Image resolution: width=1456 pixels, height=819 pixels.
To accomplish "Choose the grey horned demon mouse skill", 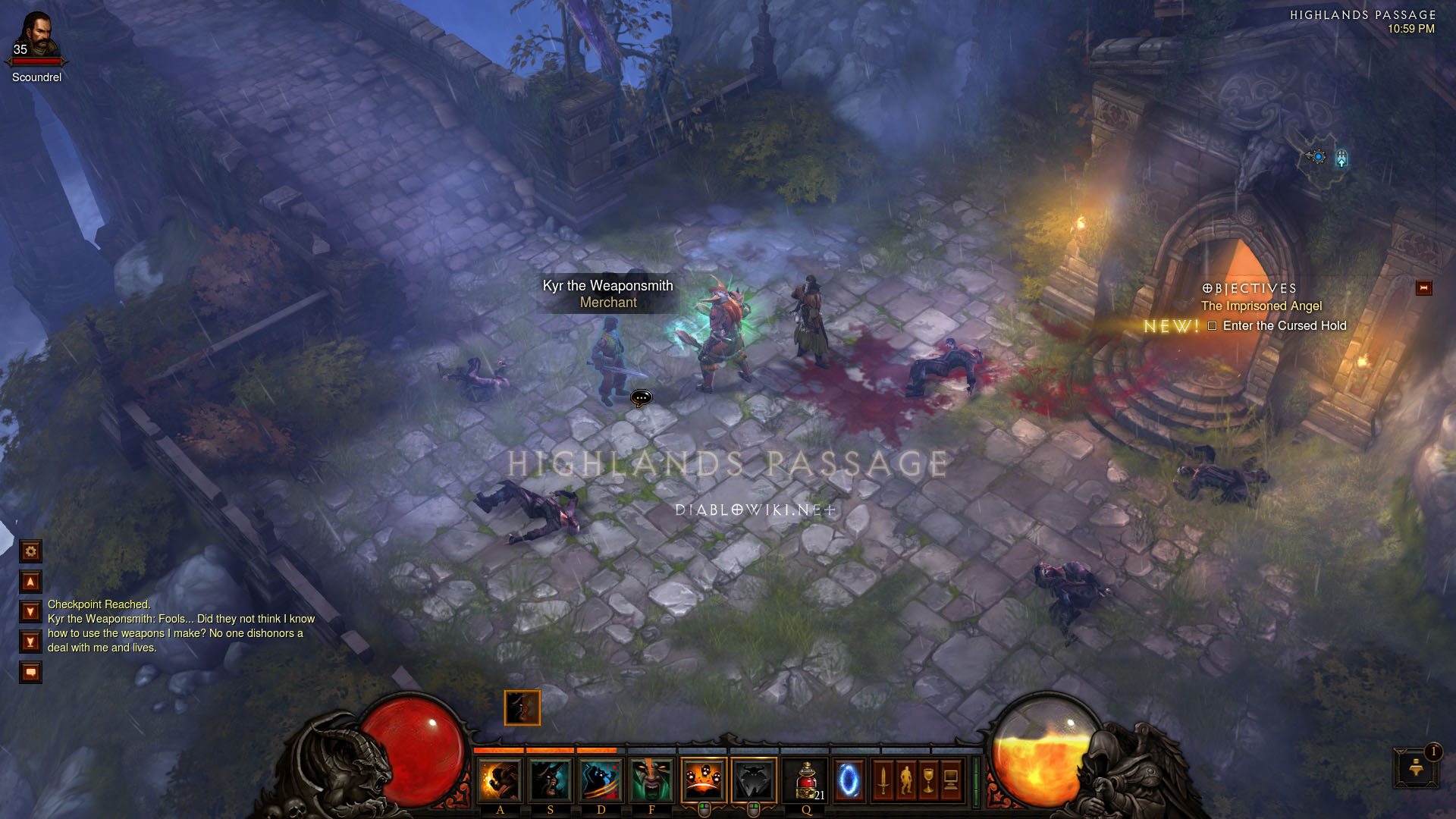I will pyautogui.click(x=754, y=780).
